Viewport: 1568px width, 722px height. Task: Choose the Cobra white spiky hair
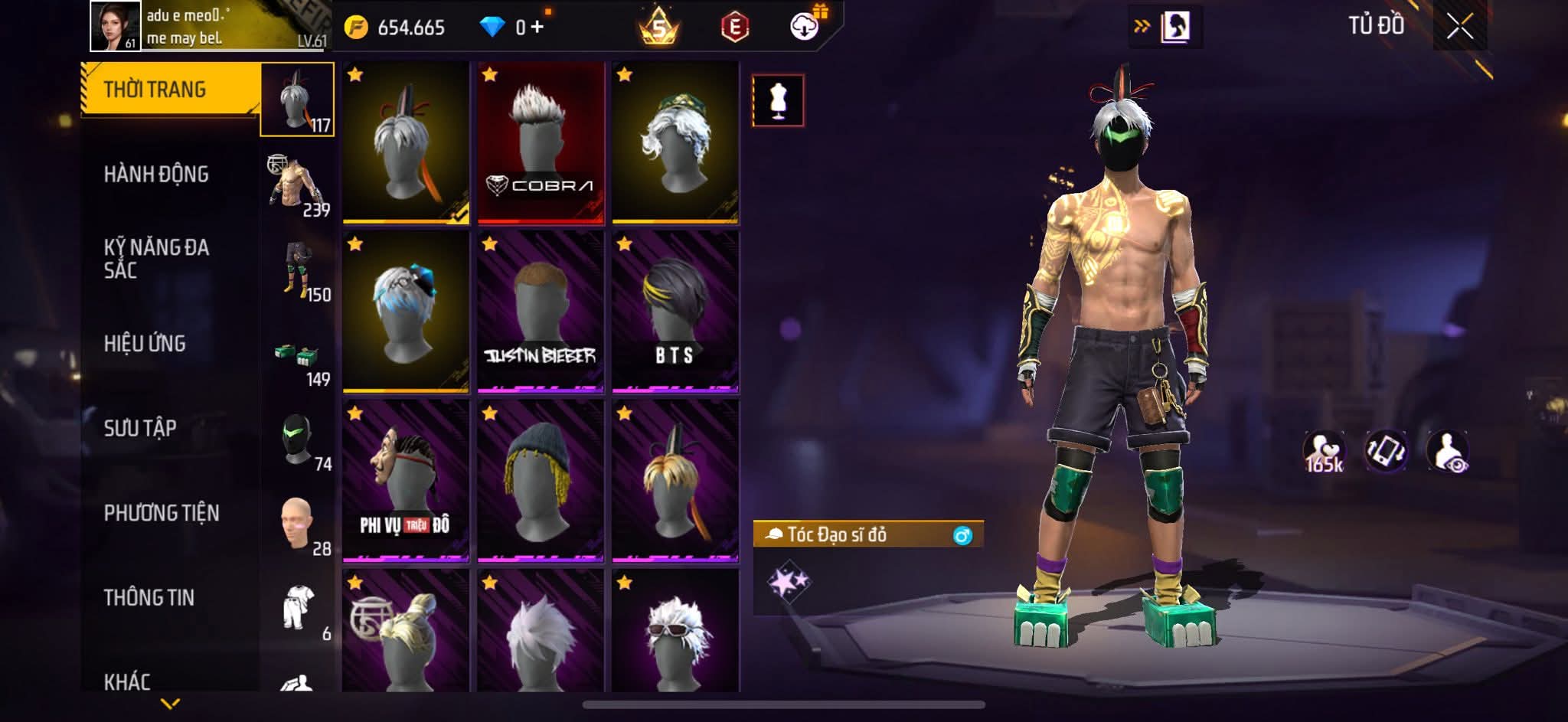[541, 143]
